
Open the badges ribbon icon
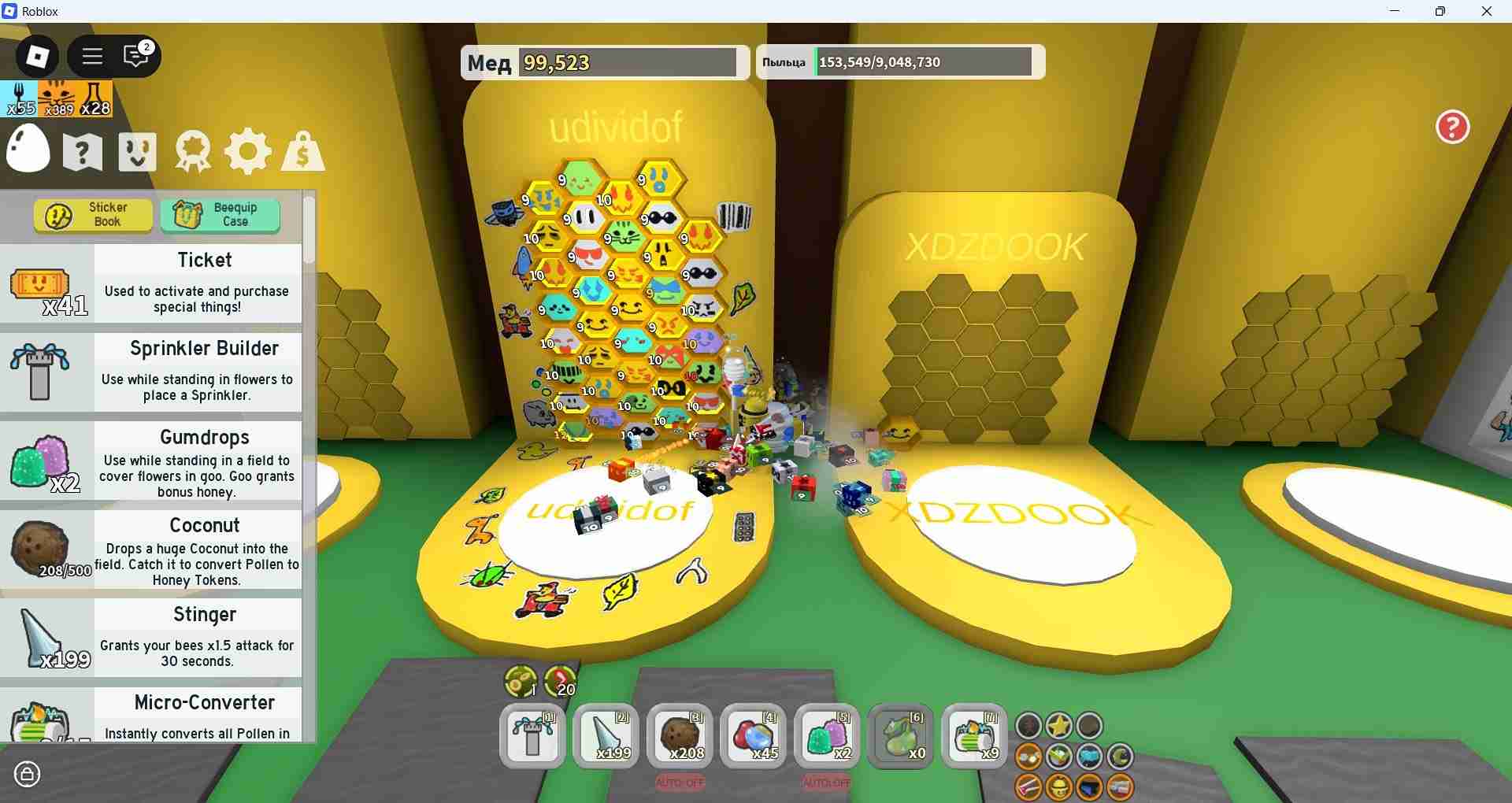pyautogui.click(x=191, y=151)
